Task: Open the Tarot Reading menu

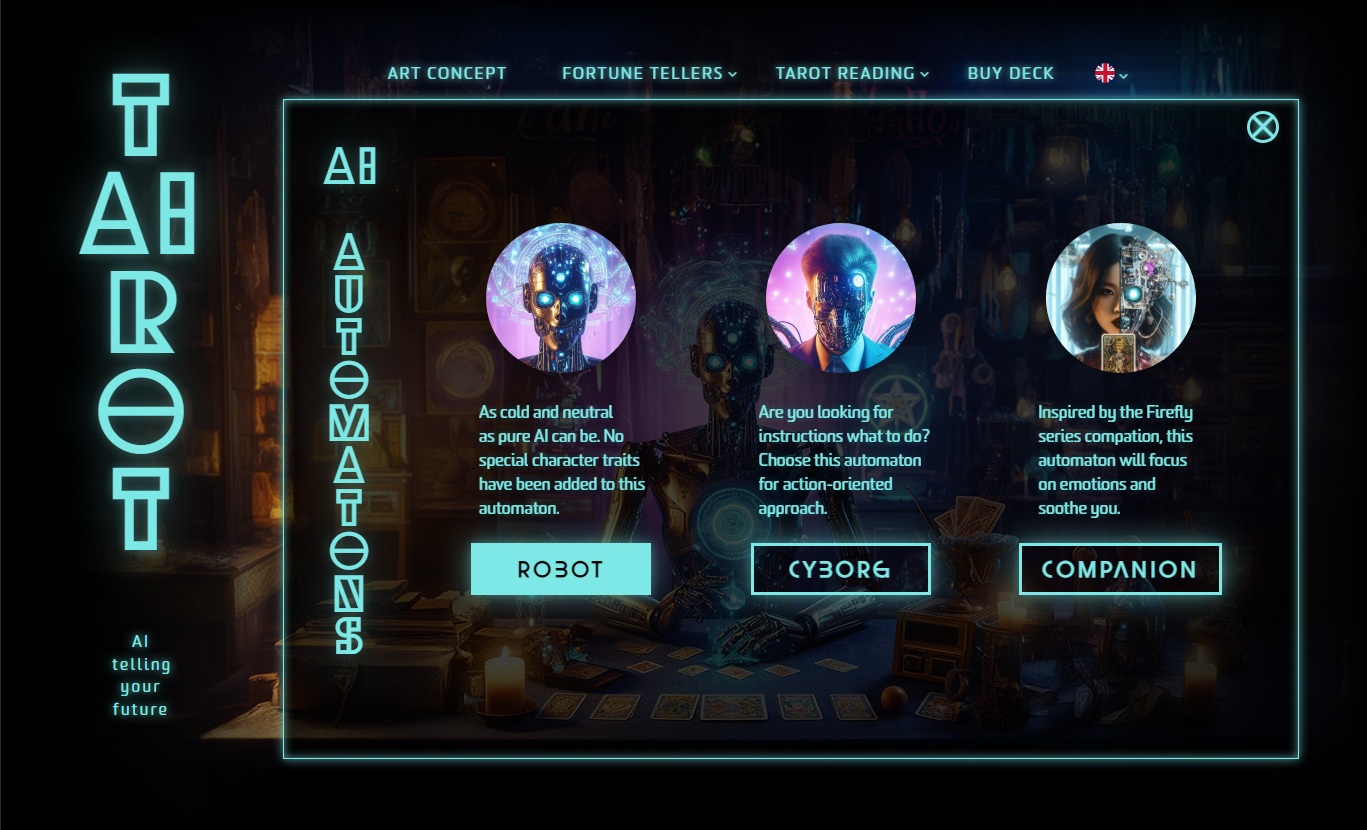Action: click(852, 73)
